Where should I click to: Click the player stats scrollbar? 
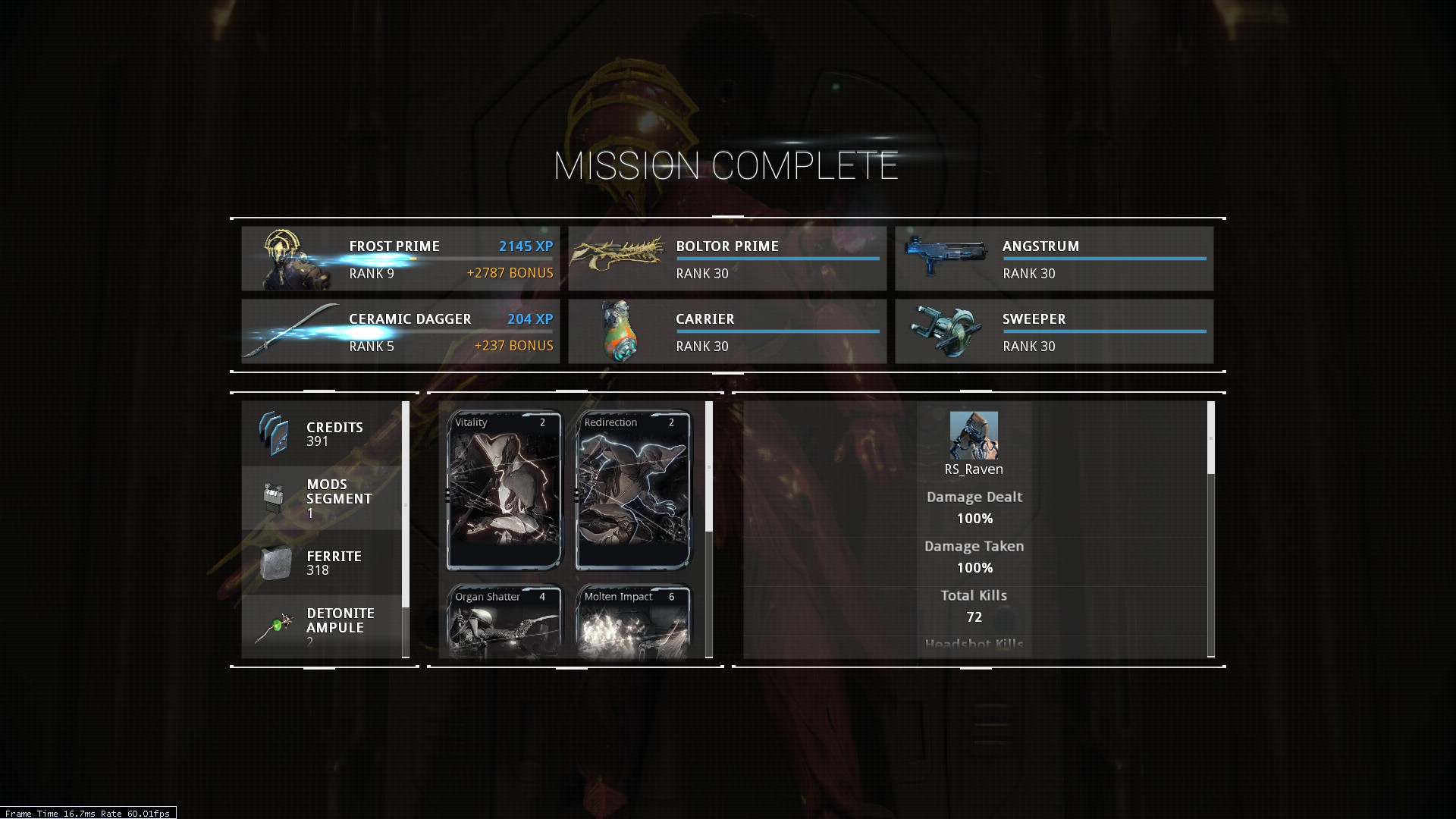(x=1210, y=438)
